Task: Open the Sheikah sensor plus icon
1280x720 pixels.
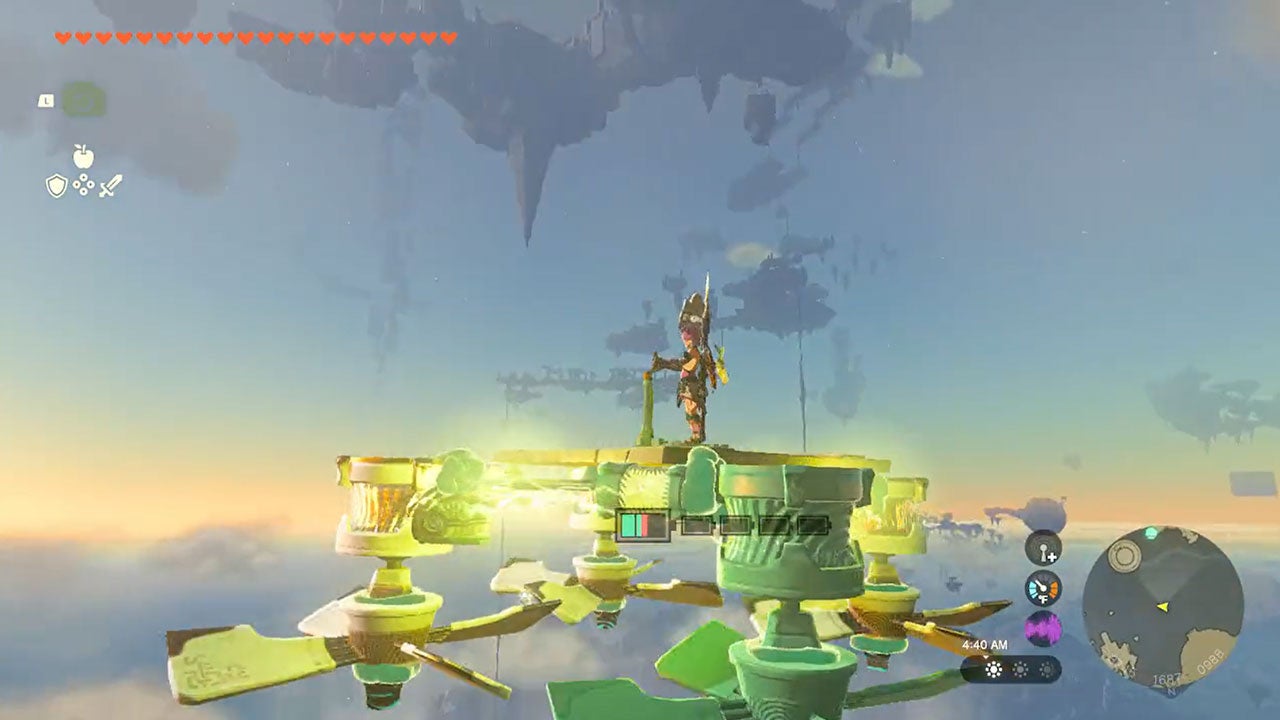Action: 1043,547
